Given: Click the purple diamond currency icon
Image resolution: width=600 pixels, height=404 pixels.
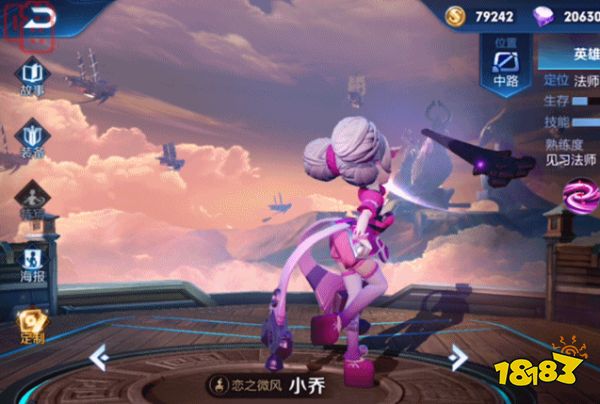Looking at the screenshot, I should pos(544,15).
